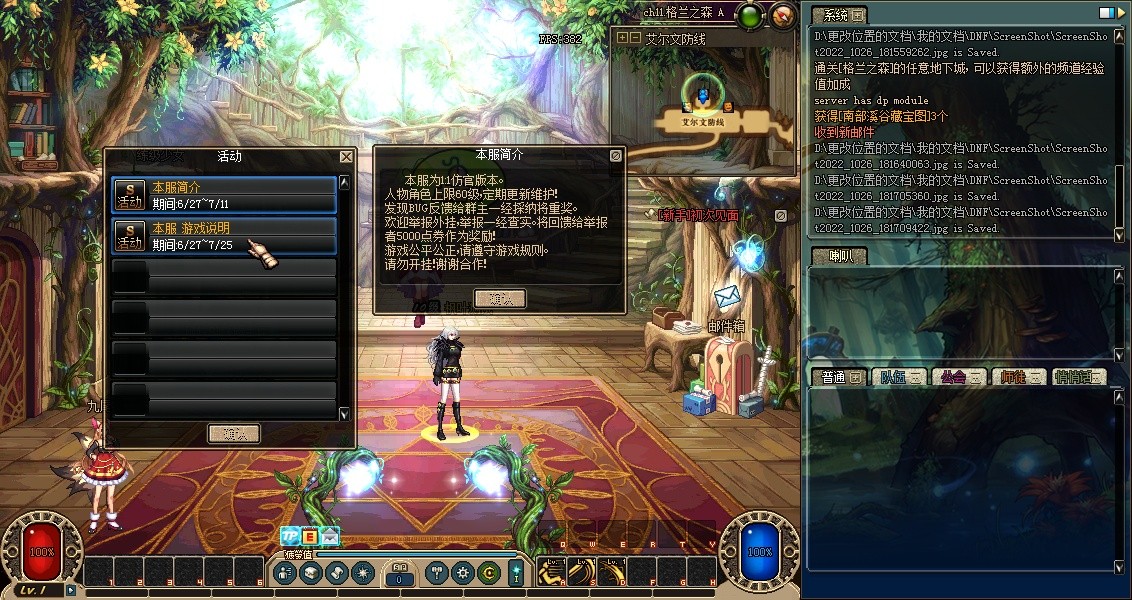The width and height of the screenshot is (1132, 600).
Task: Click the minimap zoom-out minus button
Action: coord(635,37)
